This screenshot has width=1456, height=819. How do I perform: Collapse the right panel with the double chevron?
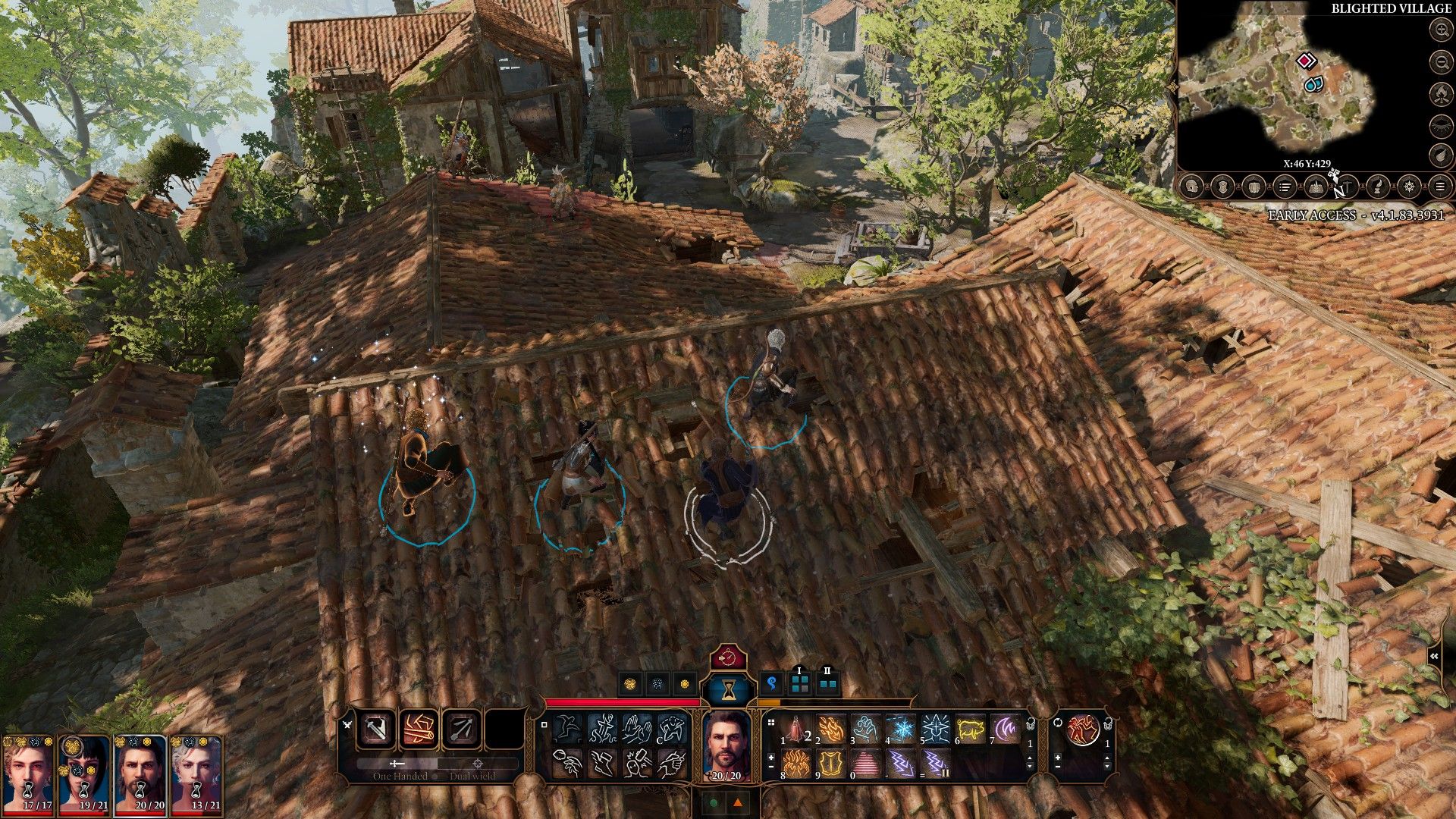1434,656
